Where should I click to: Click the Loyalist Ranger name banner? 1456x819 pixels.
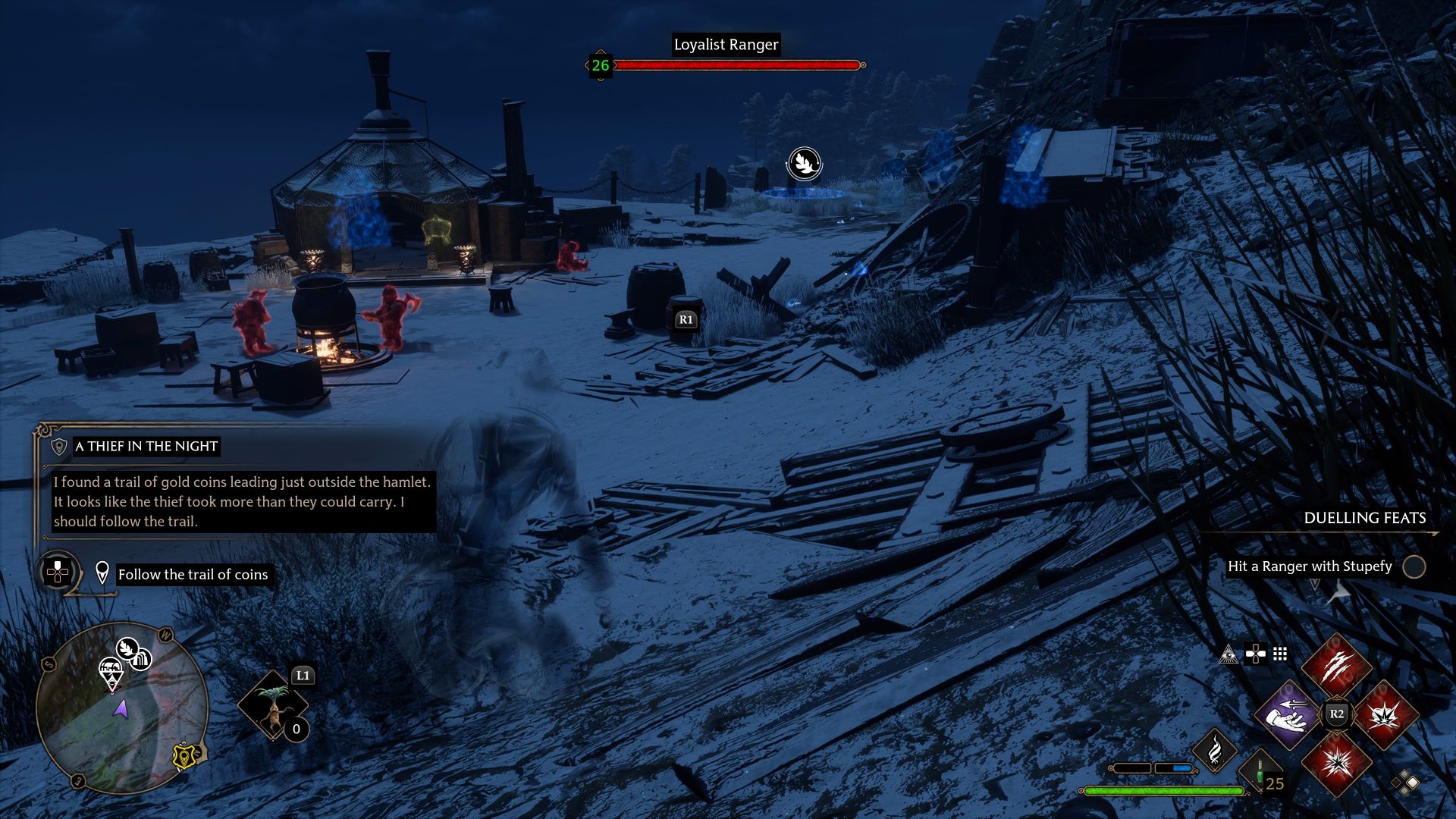point(726,45)
